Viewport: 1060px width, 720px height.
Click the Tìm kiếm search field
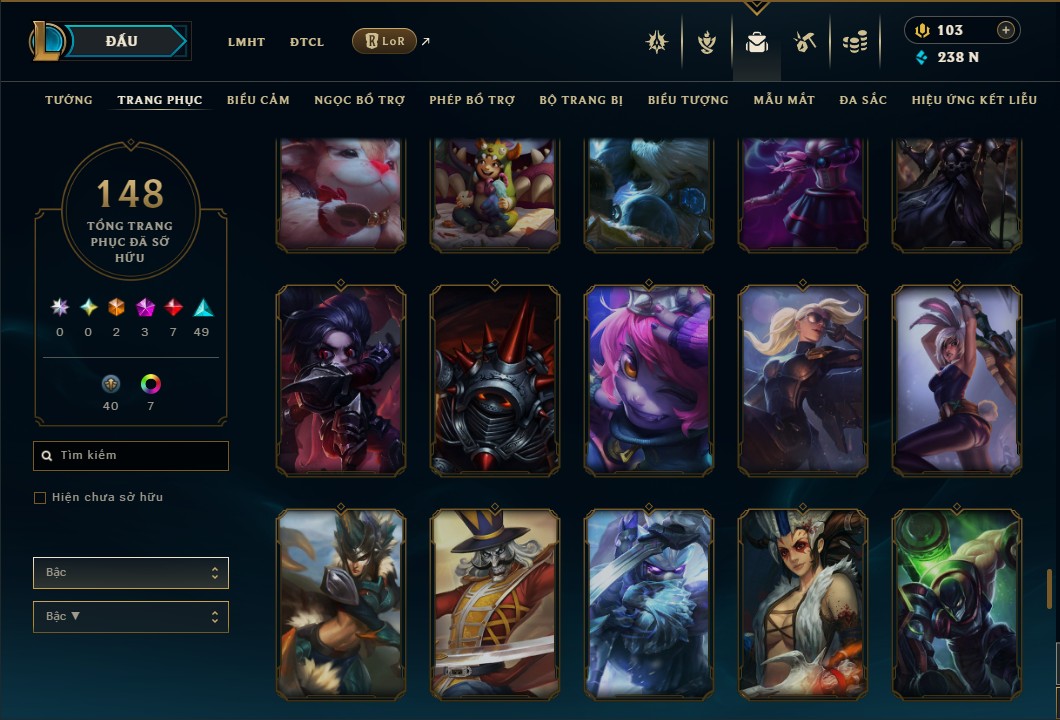pos(131,456)
